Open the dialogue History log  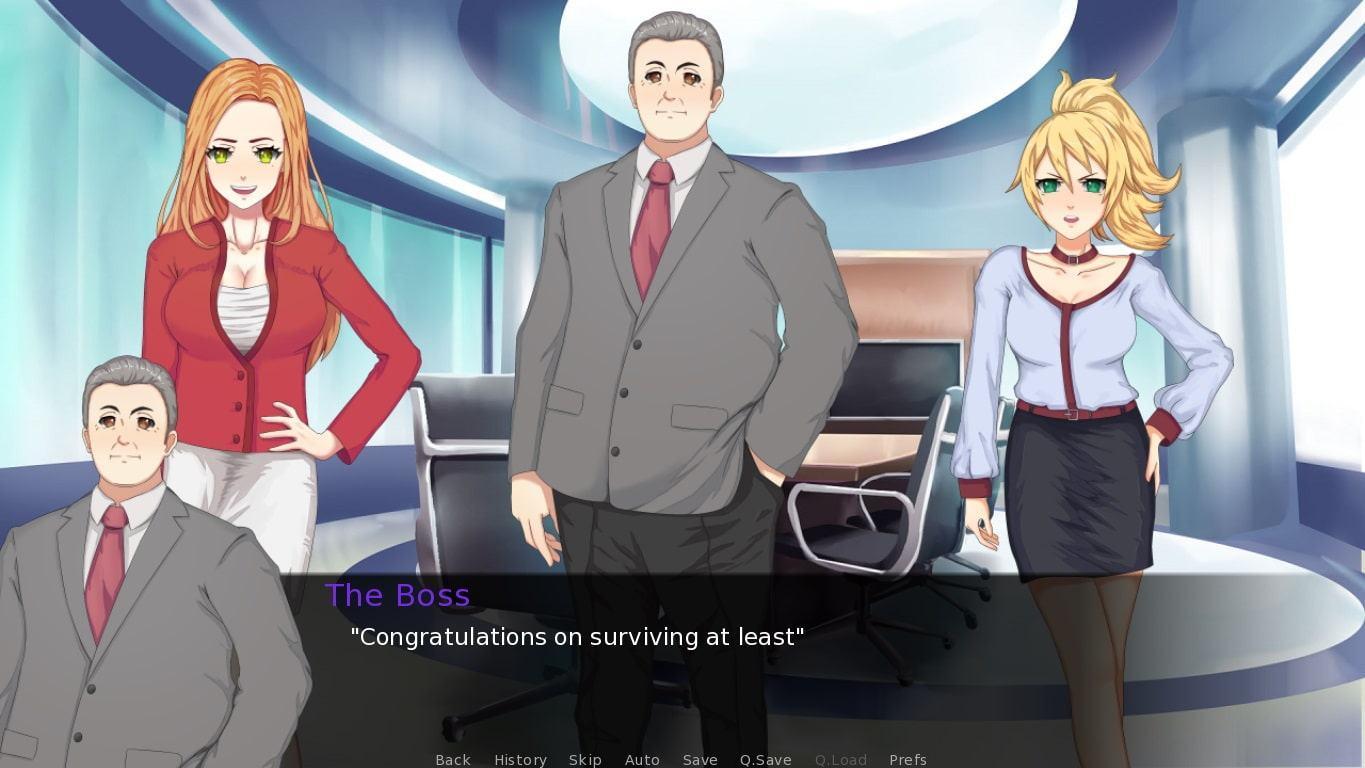520,760
